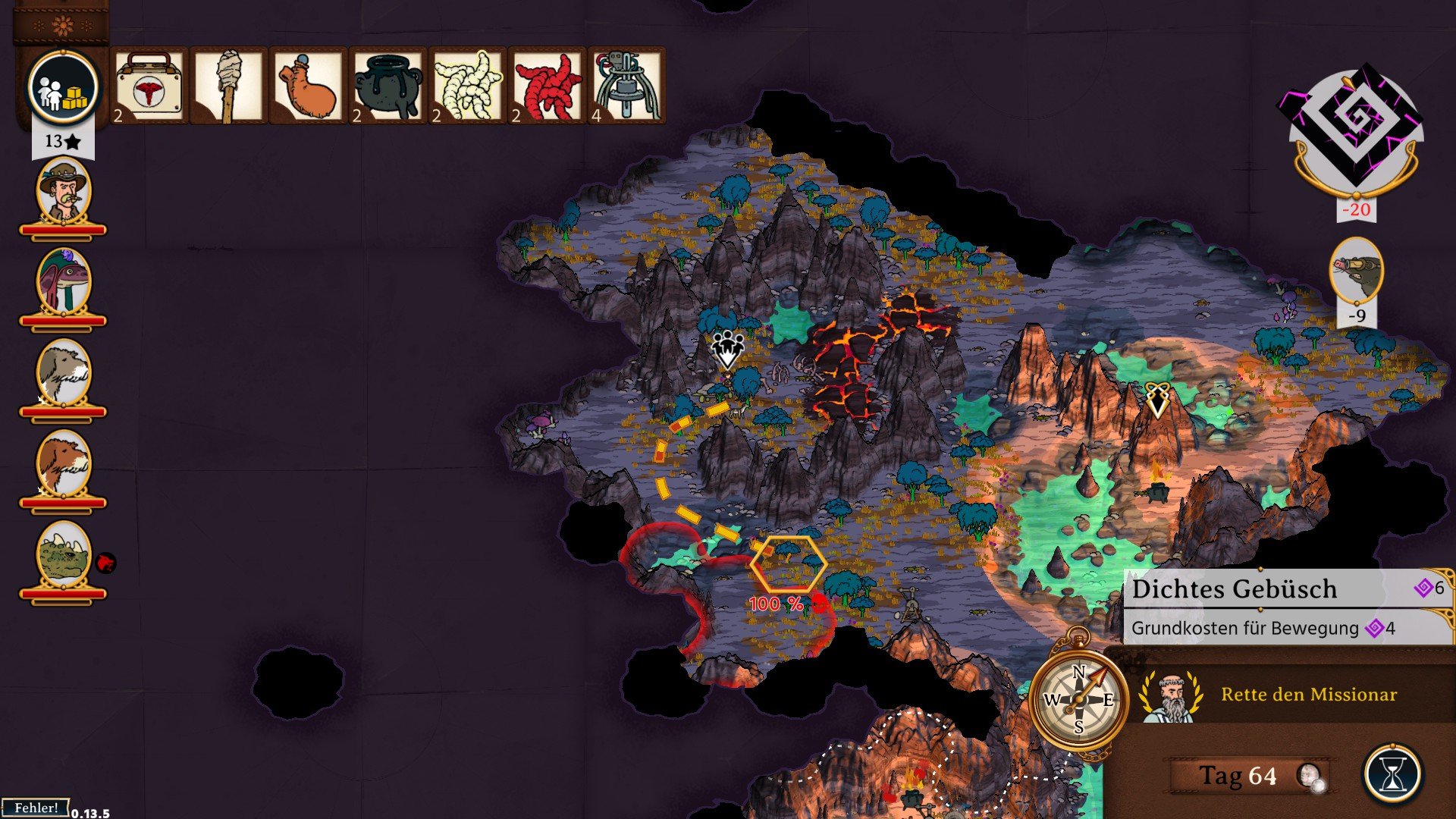The image size is (1456, 819).
Task: Select the horned green dinosaur portrait
Action: point(64,555)
